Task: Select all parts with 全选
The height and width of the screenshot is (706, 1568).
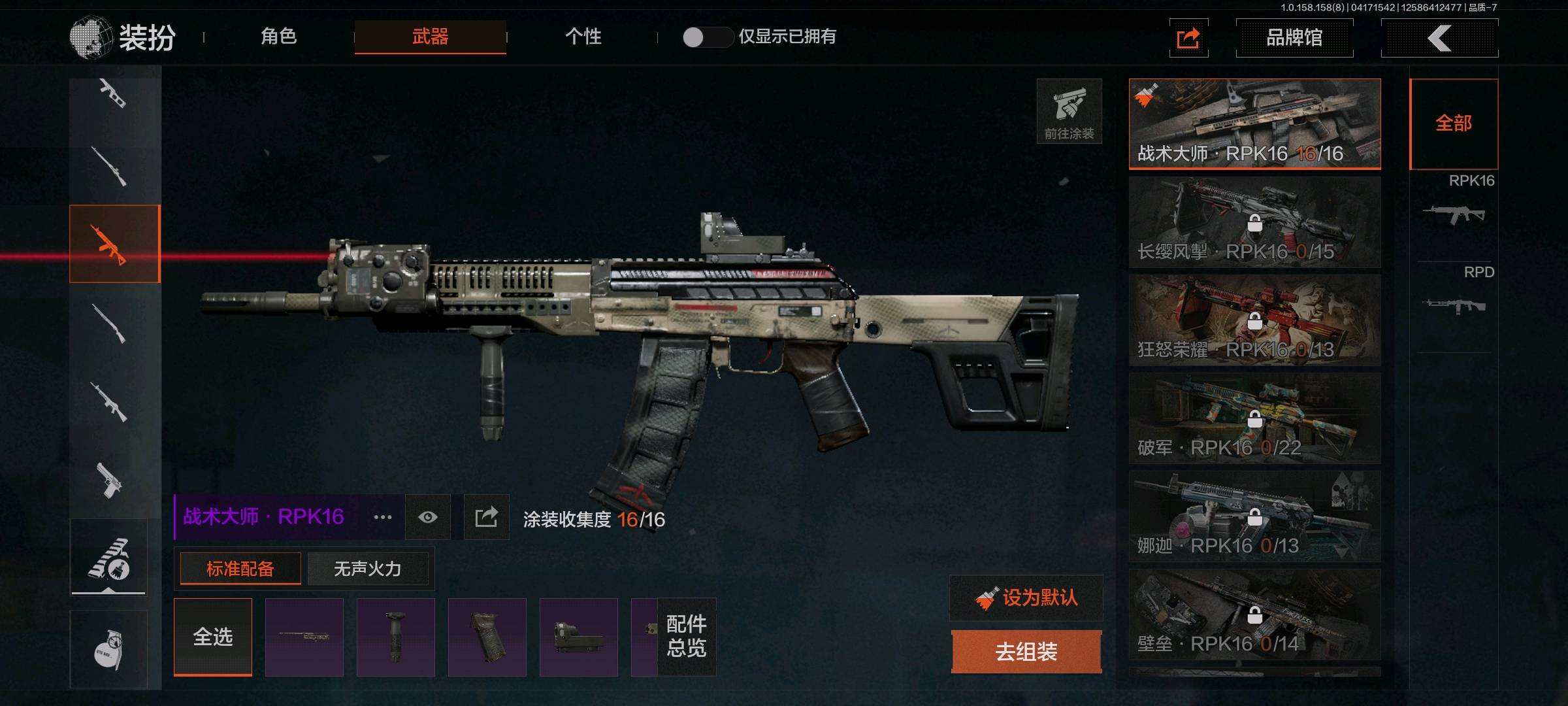Action: pyautogui.click(x=213, y=636)
